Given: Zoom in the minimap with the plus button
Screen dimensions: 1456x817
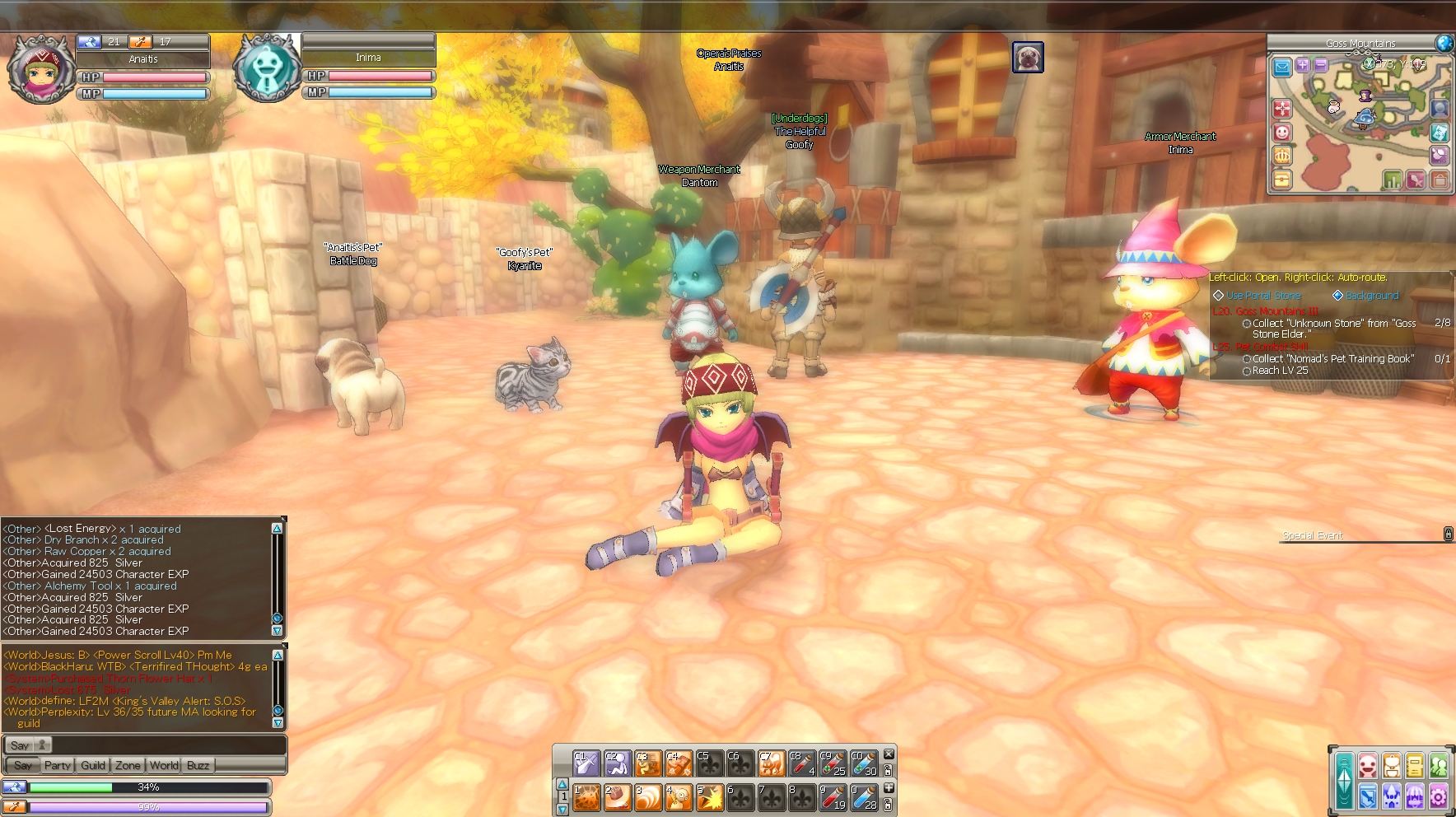Looking at the screenshot, I should click(1302, 65).
